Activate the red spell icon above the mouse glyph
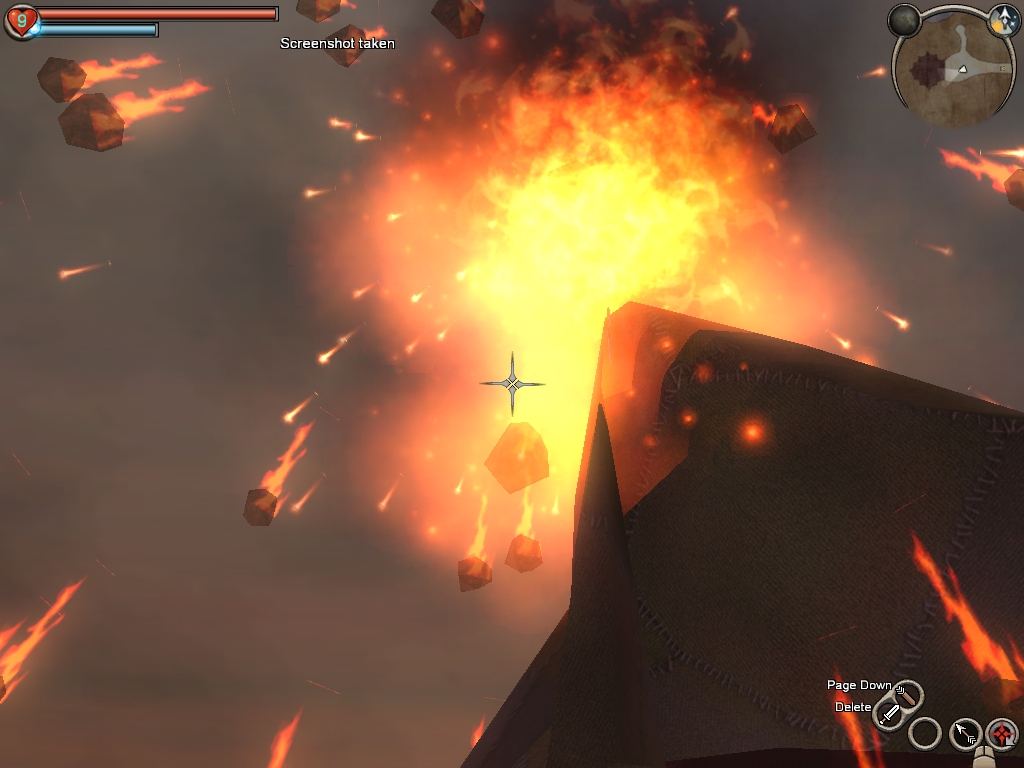 (x=1001, y=734)
